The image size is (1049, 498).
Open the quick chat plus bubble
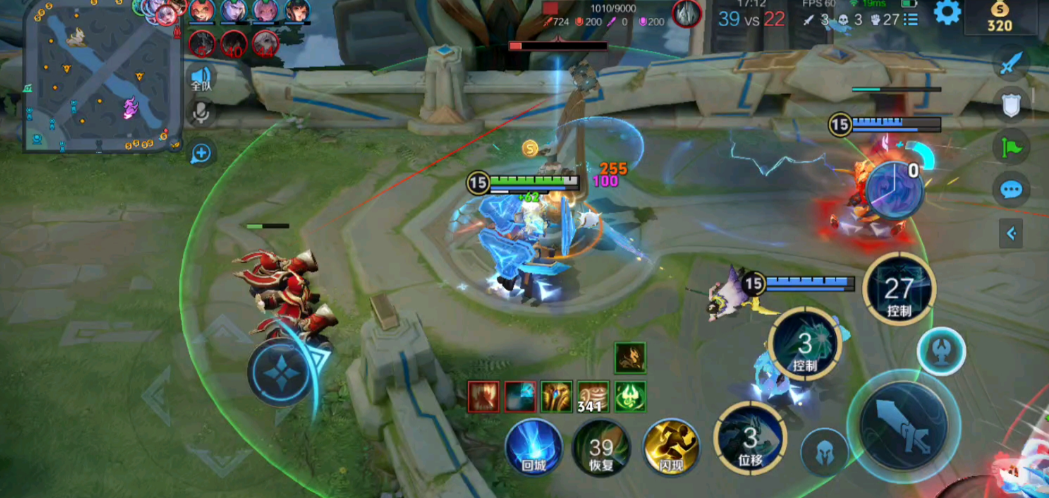click(x=202, y=153)
